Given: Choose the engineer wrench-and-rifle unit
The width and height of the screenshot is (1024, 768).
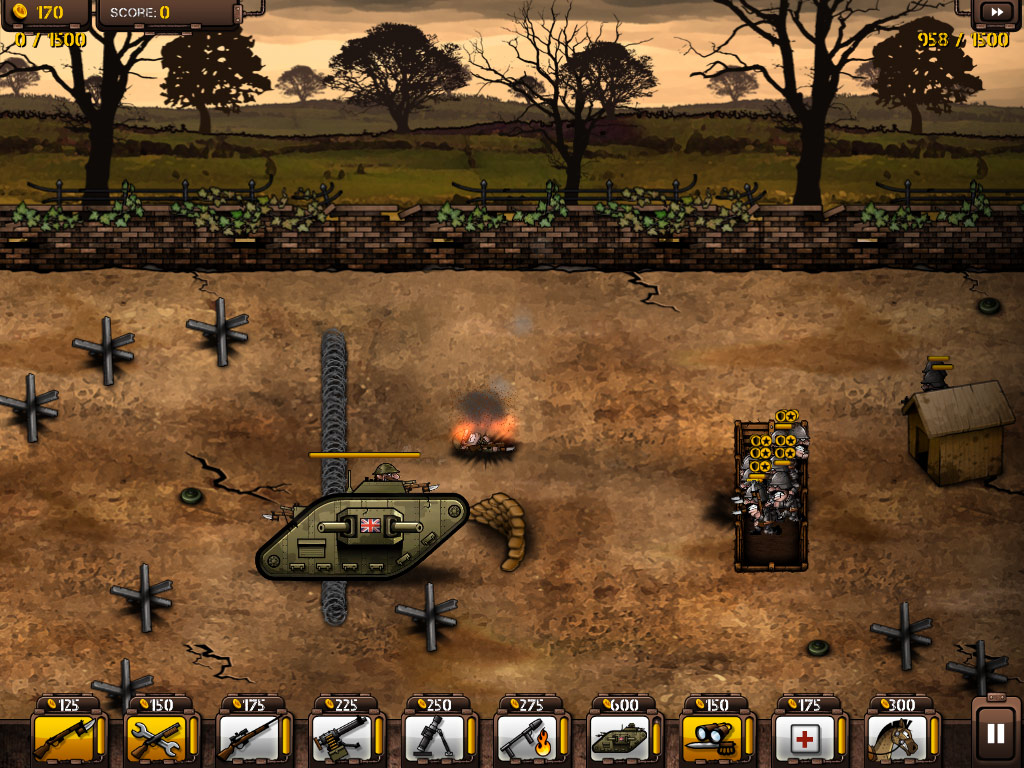Looking at the screenshot, I should coord(157,736).
